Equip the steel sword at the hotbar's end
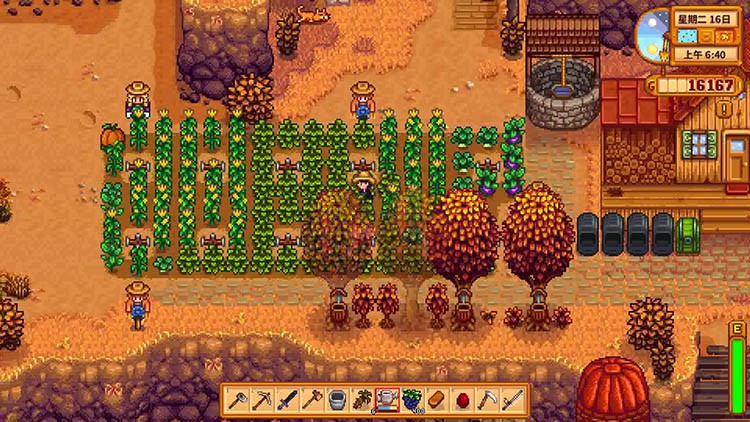The width and height of the screenshot is (750, 422). [512, 400]
